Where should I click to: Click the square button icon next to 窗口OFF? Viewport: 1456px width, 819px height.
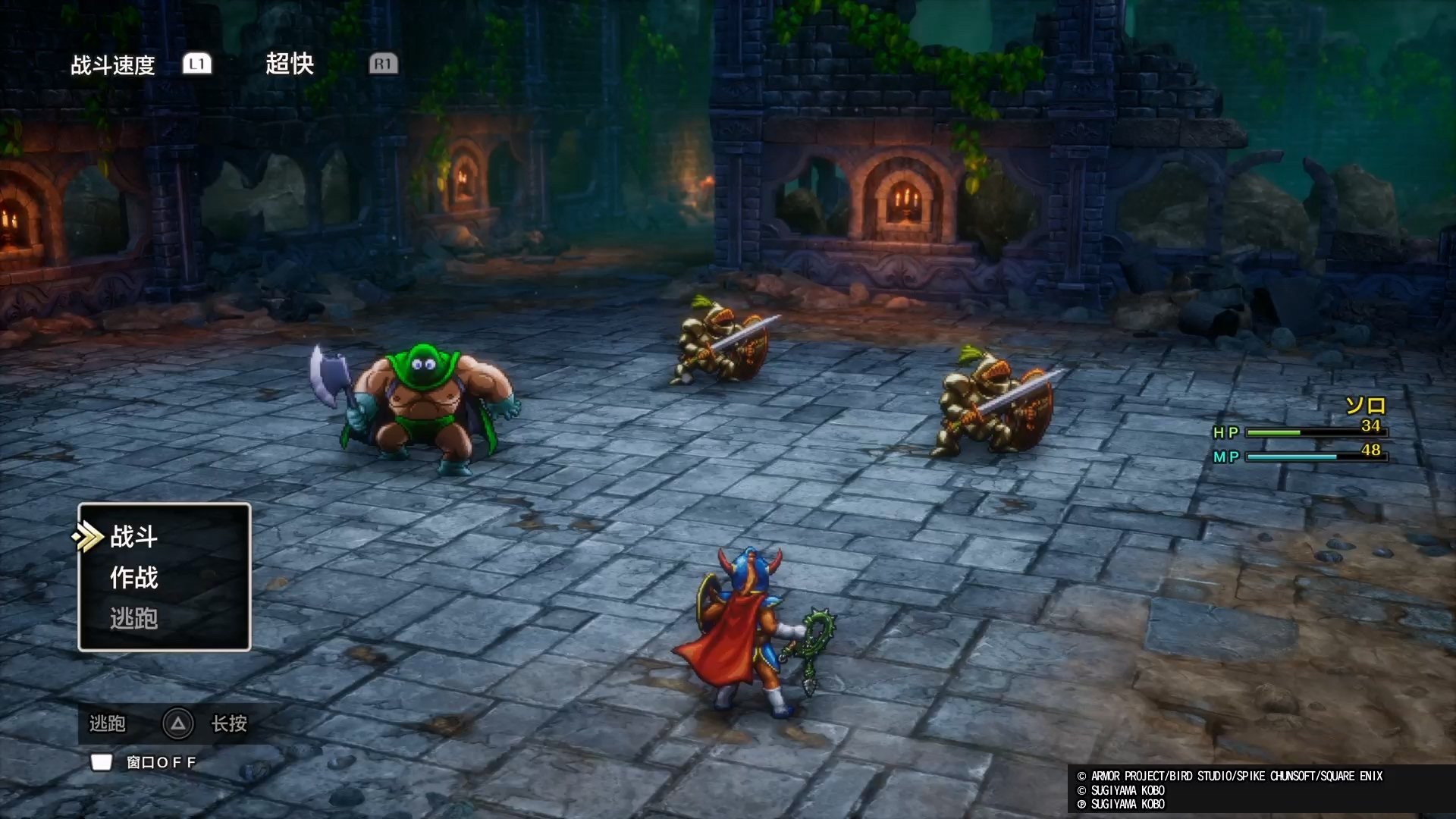(101, 762)
